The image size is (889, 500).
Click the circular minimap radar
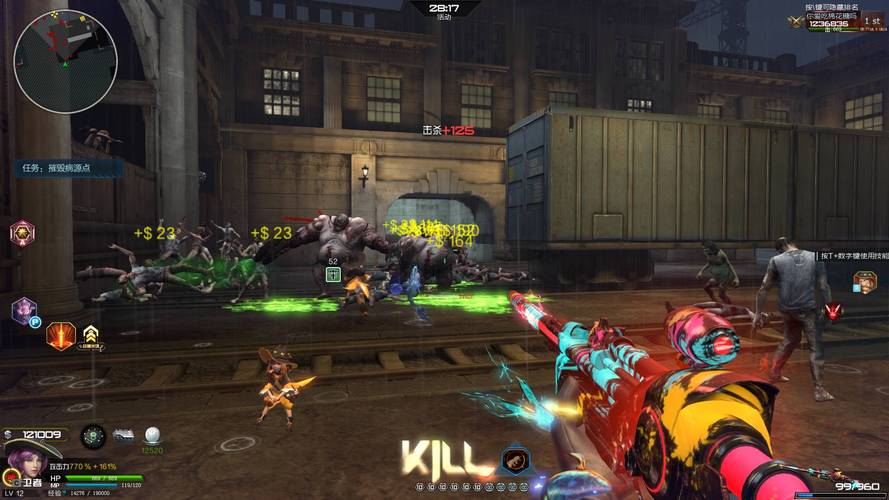65,61
